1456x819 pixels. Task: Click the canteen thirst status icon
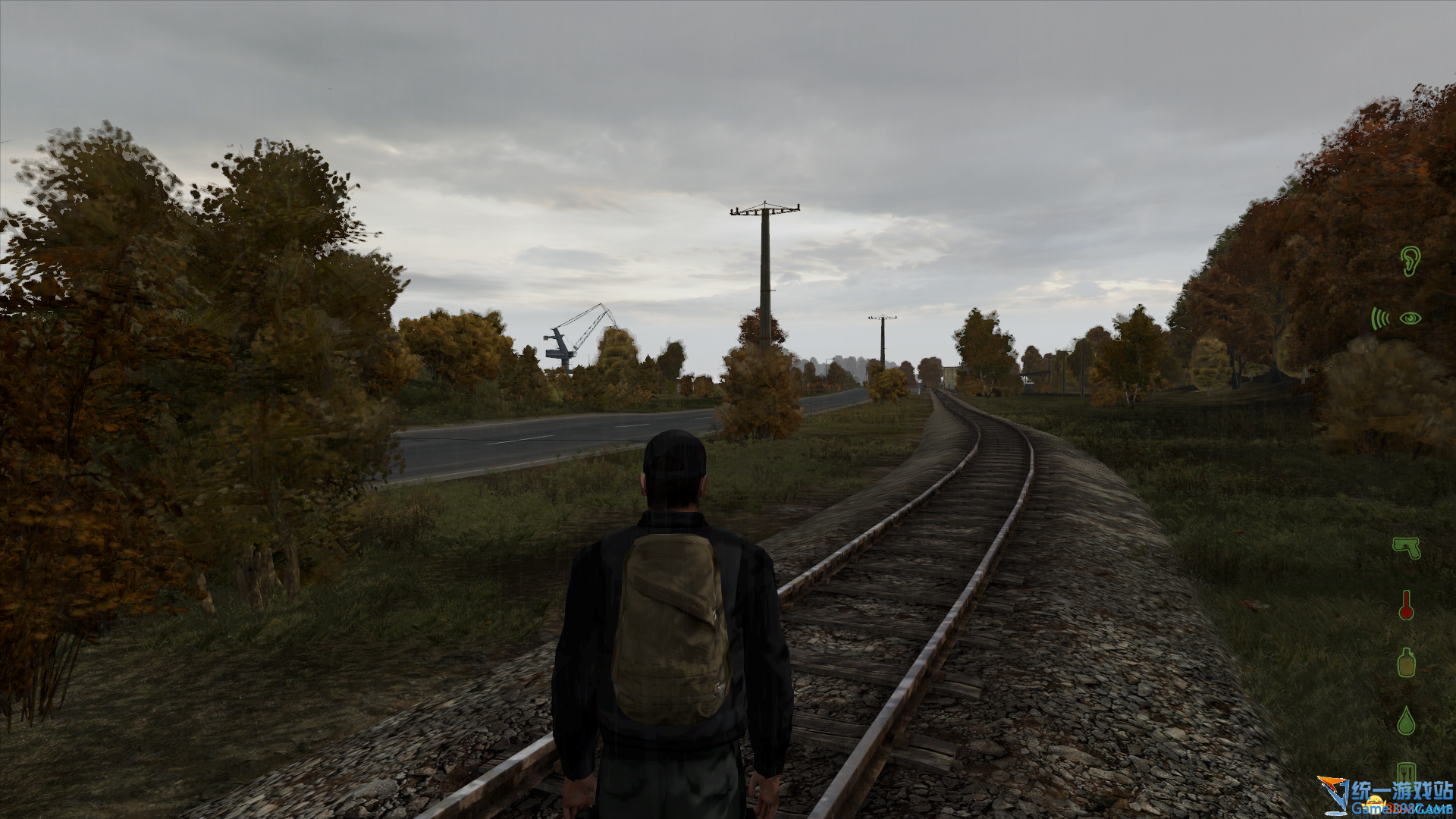click(1406, 662)
